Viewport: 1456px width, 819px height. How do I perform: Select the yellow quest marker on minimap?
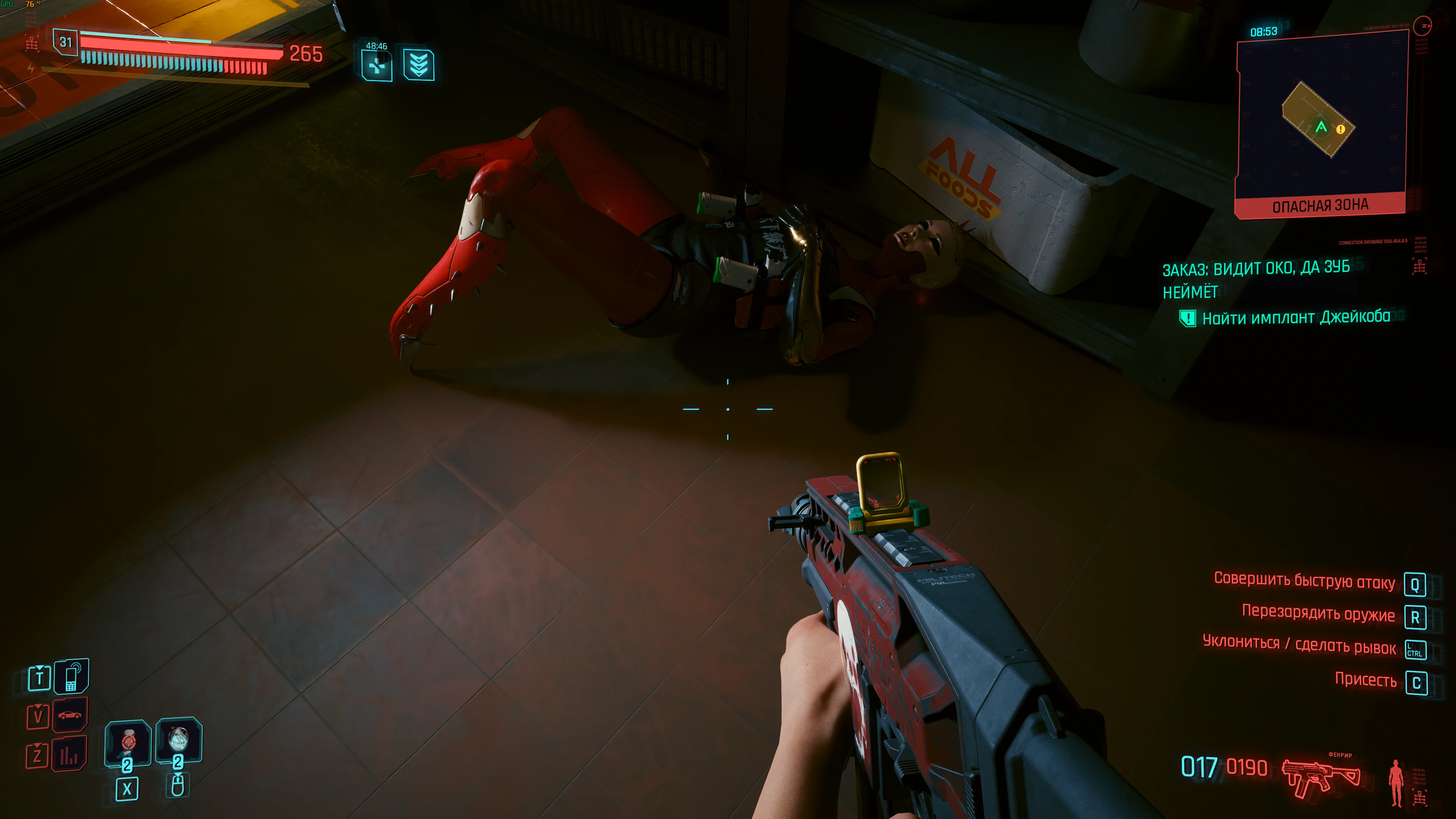click(x=1340, y=130)
